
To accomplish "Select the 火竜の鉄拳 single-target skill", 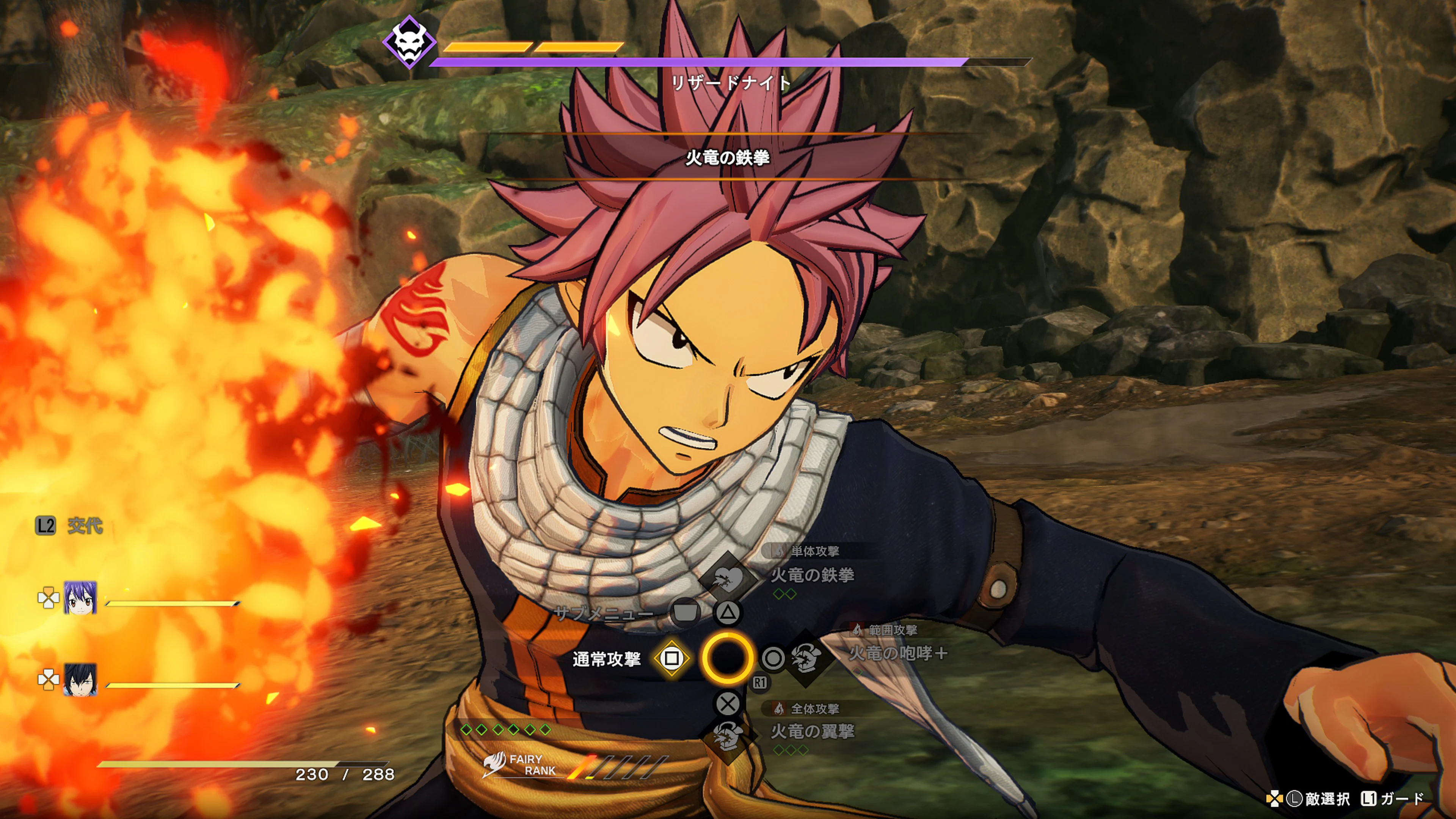I will click(812, 576).
